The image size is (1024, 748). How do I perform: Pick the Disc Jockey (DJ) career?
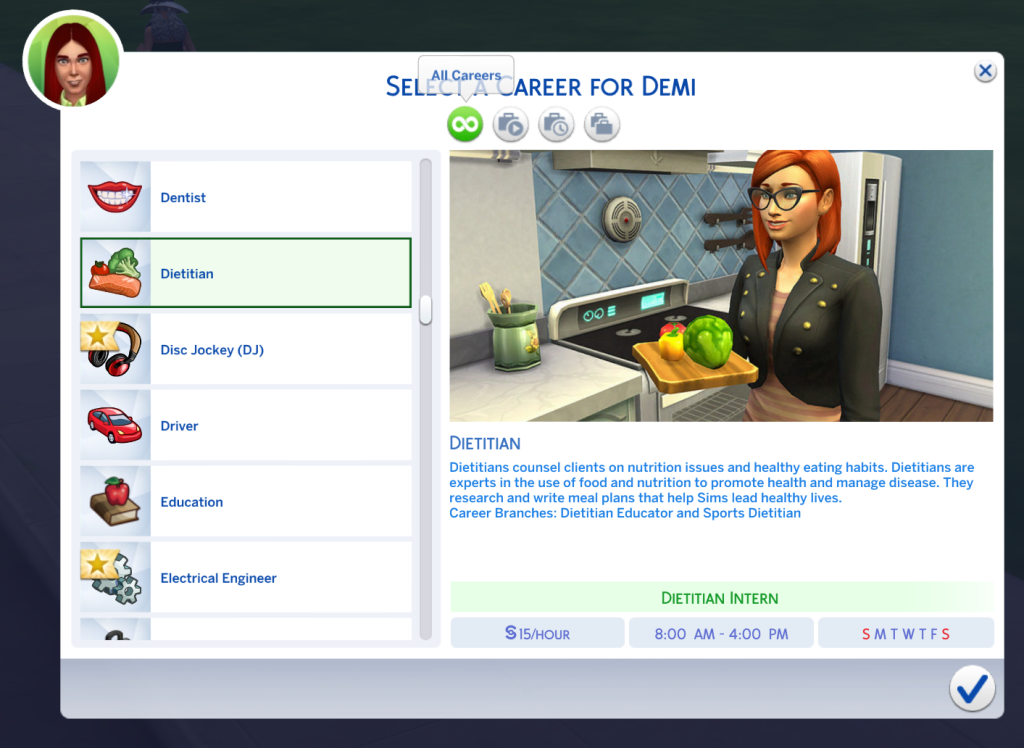point(245,350)
